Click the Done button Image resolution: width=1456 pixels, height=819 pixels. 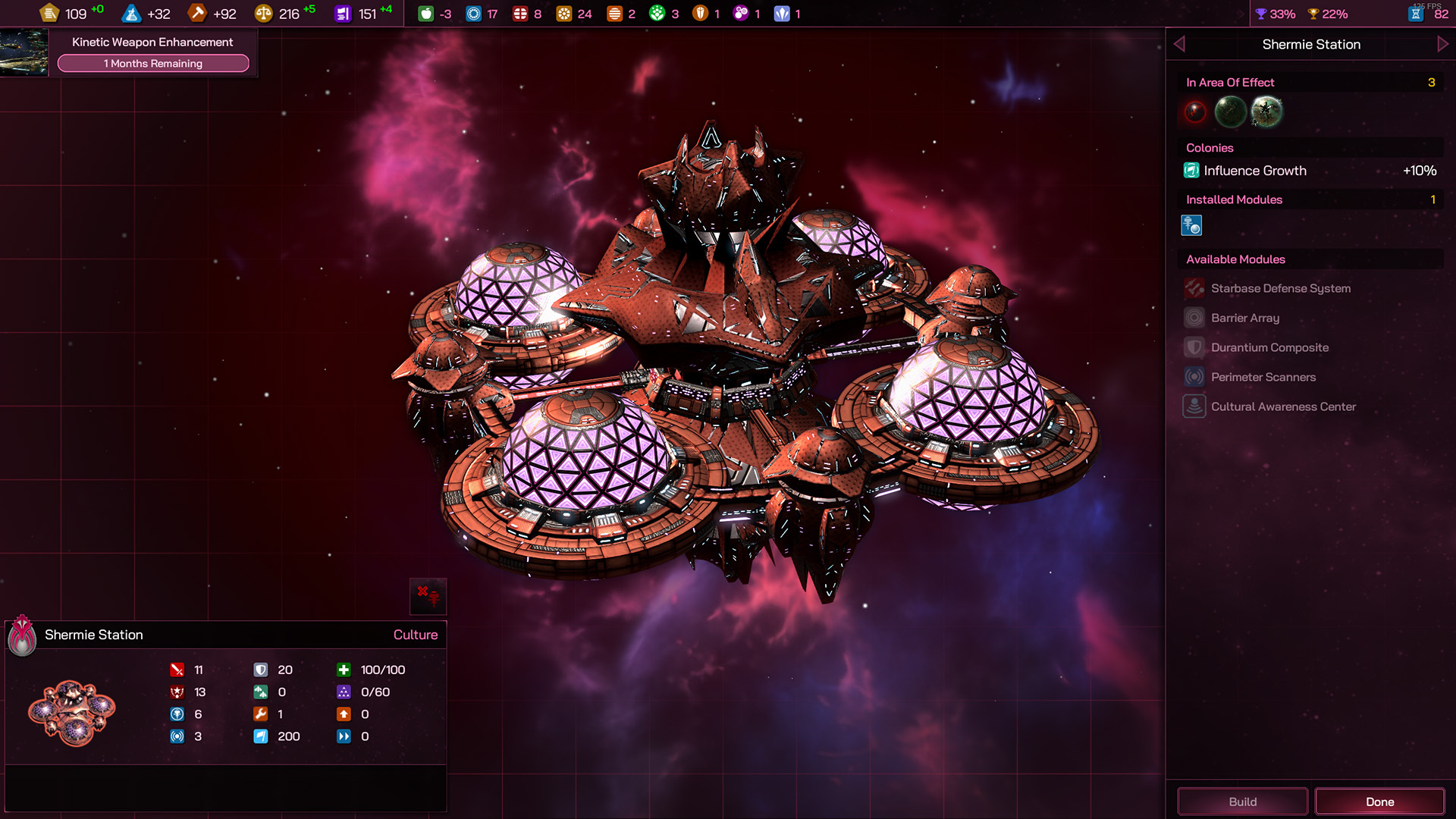[x=1379, y=802]
